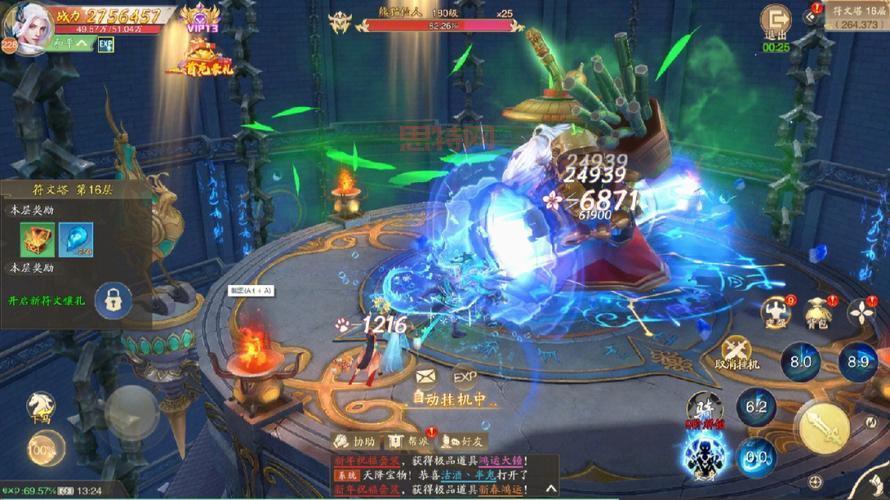Open the 变强 get-stronger icon

(x=775, y=313)
